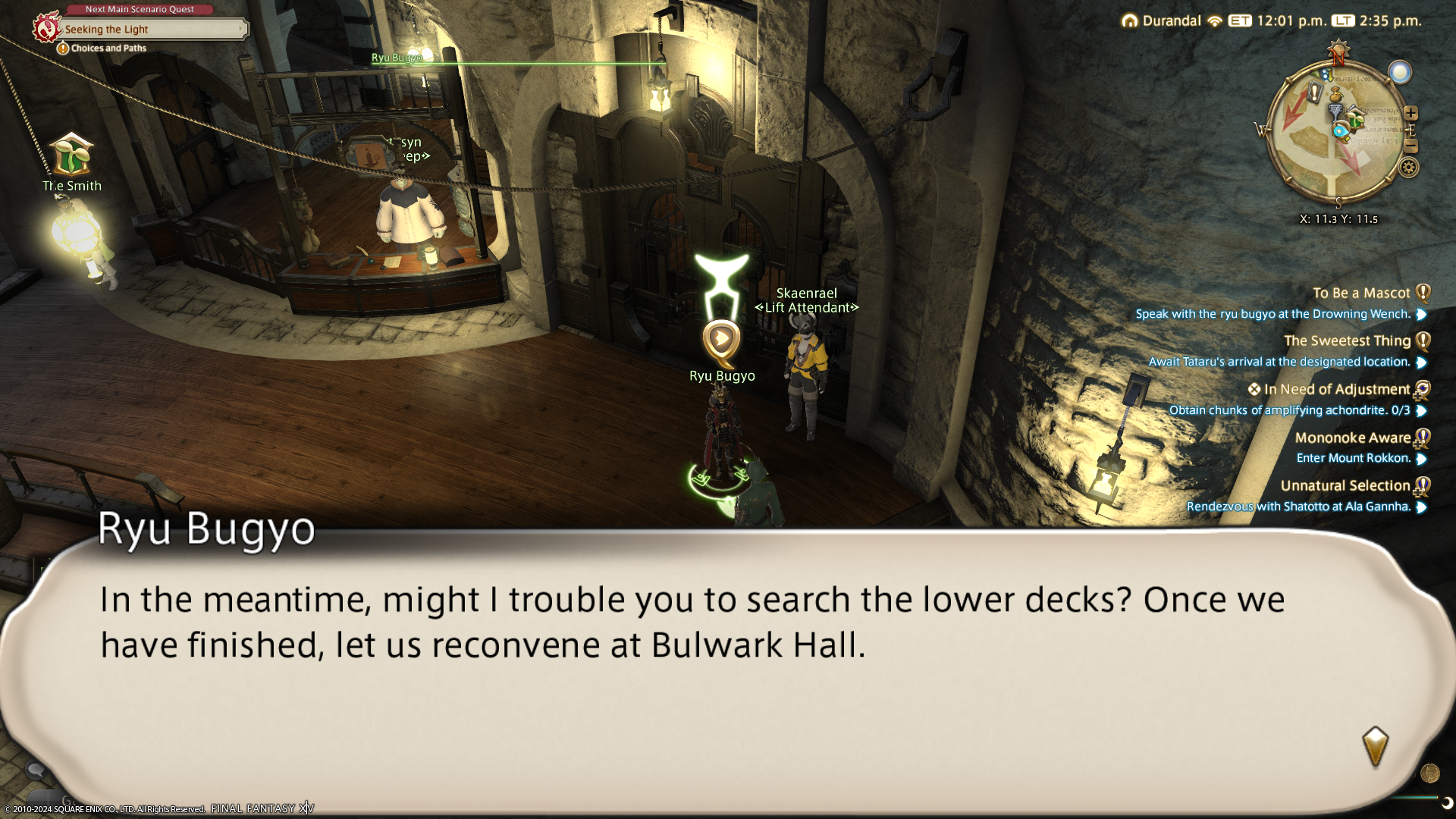
Task: Open the Seeking the Light main scenario quest
Action: 152,30
